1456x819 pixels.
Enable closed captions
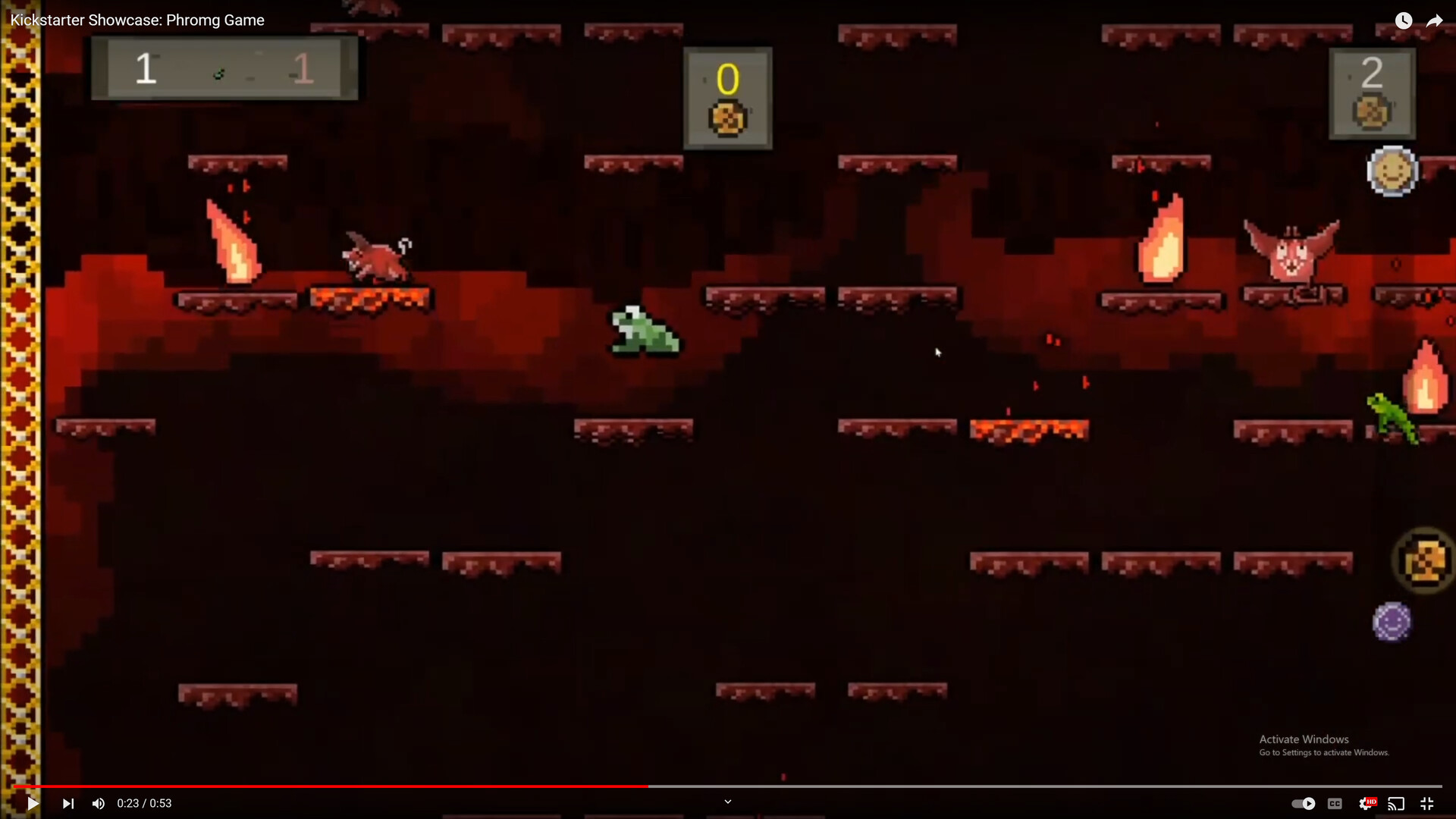pyautogui.click(x=1335, y=803)
